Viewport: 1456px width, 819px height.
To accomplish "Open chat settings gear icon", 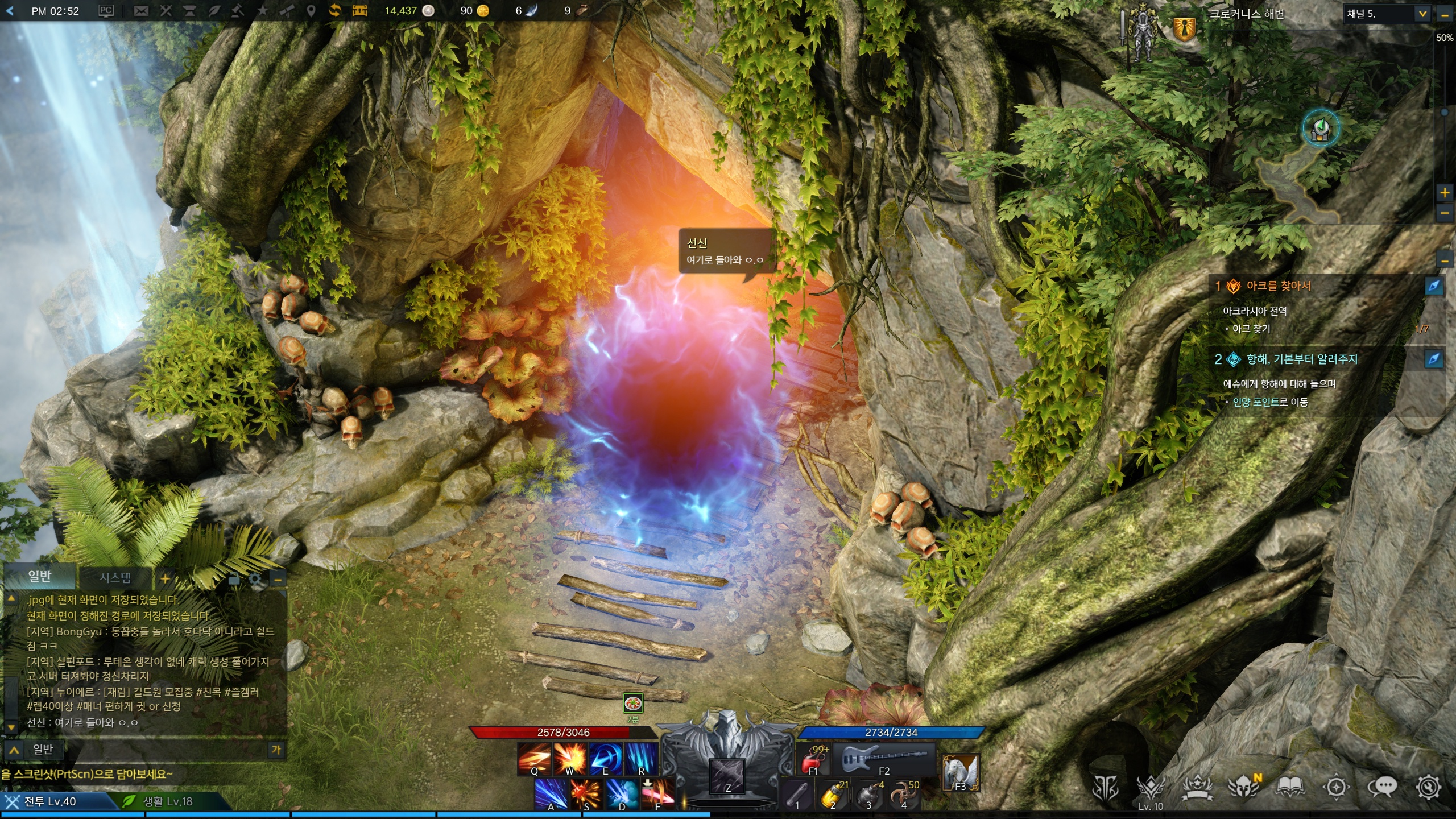I will pos(255,580).
